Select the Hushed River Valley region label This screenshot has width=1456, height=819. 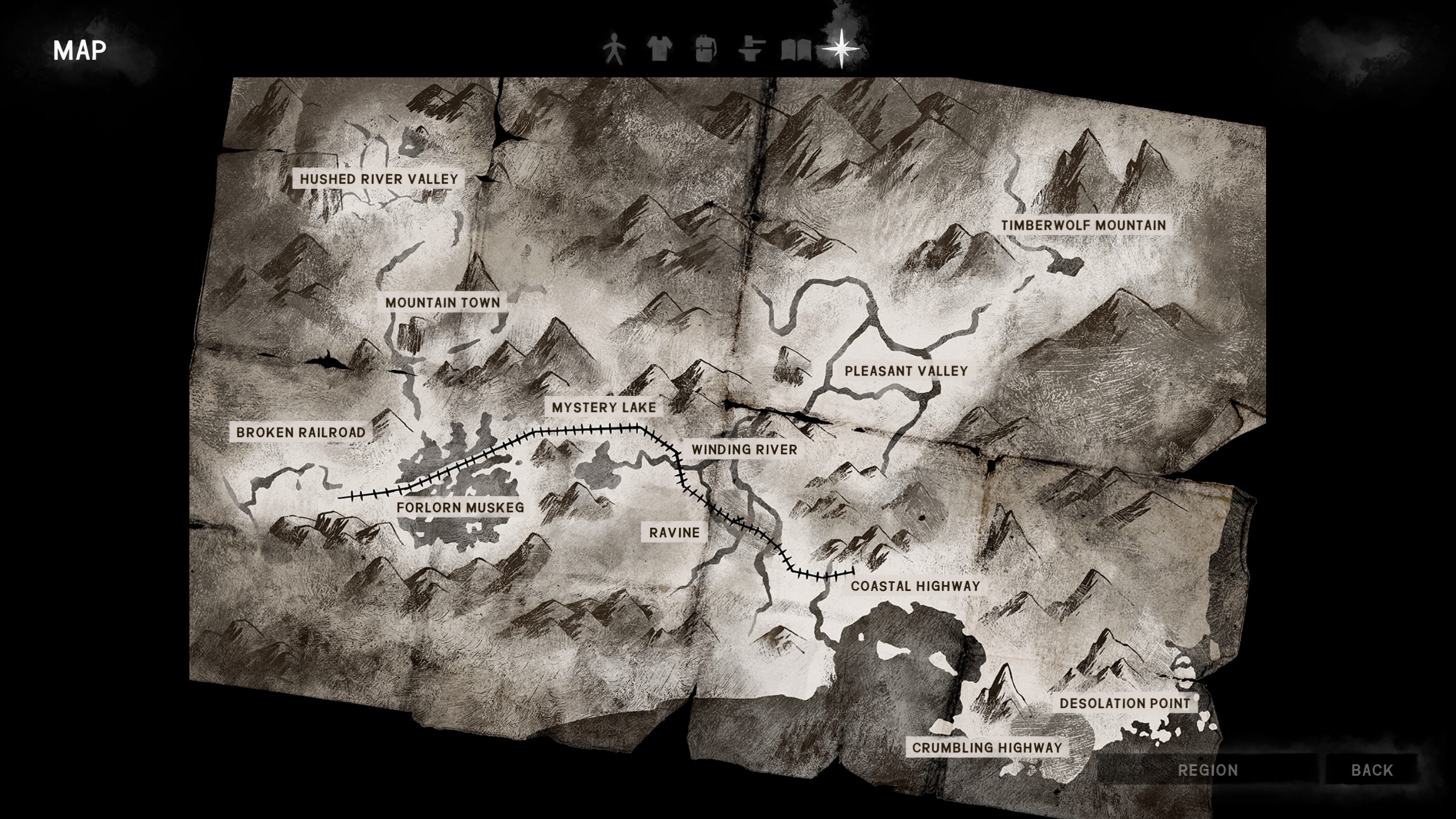379,179
